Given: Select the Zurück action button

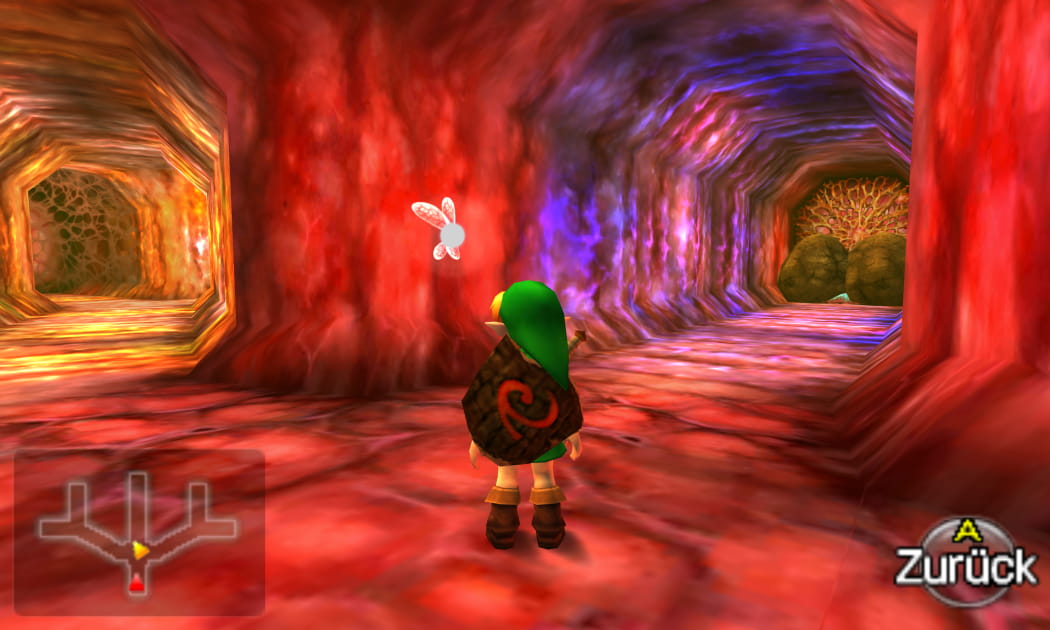Looking at the screenshot, I should pyautogui.click(x=965, y=562).
